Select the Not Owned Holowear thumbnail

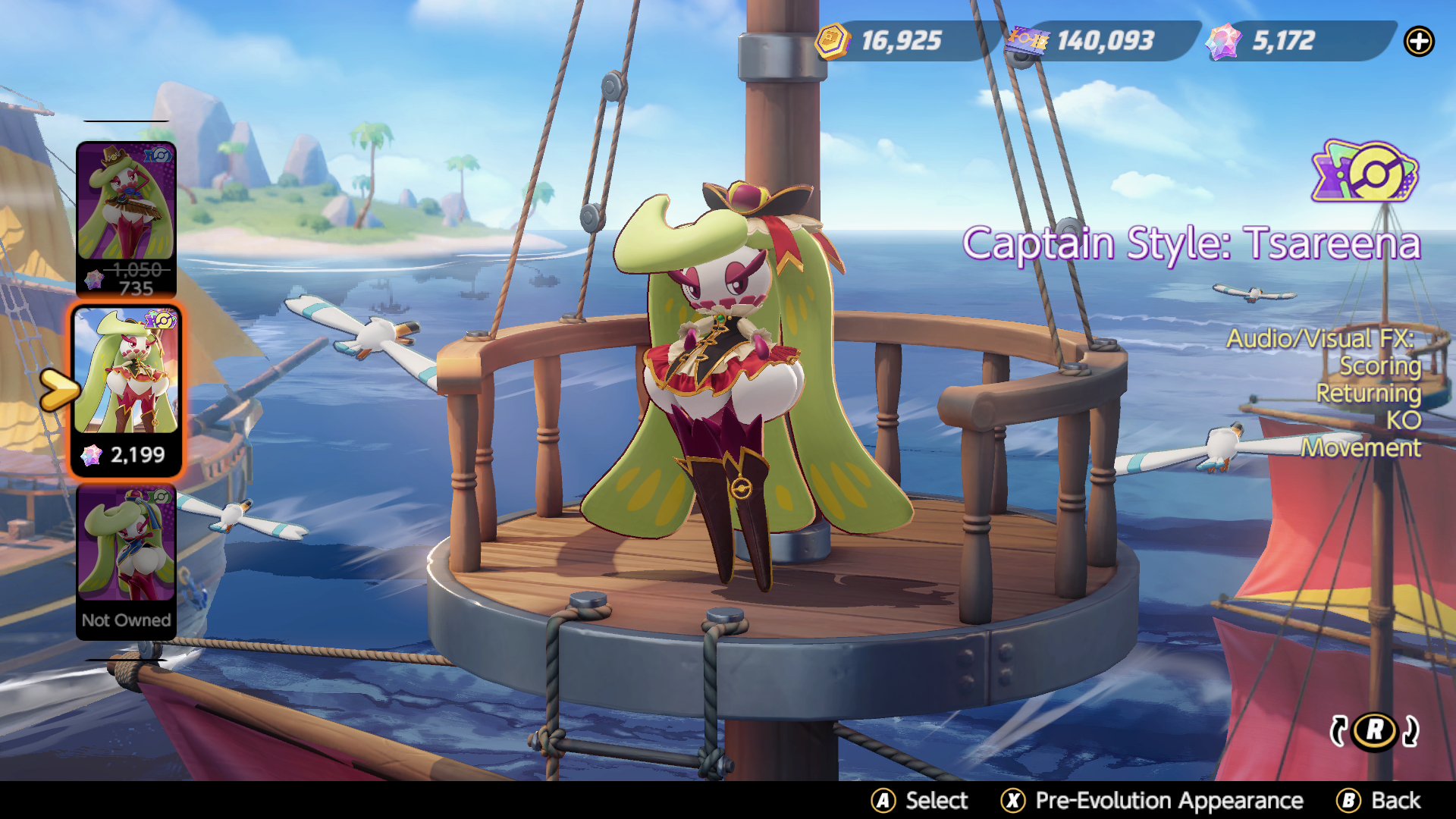[126, 561]
